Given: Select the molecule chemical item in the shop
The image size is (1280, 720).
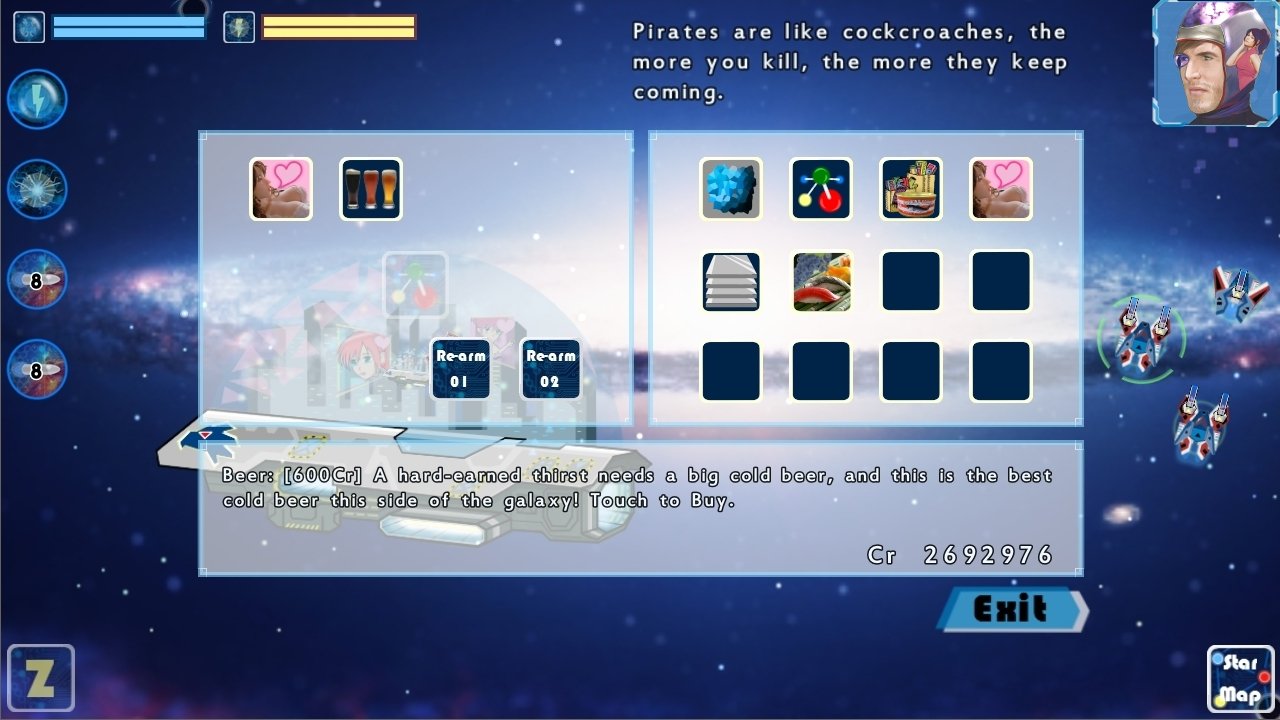Looking at the screenshot, I should click(821, 190).
